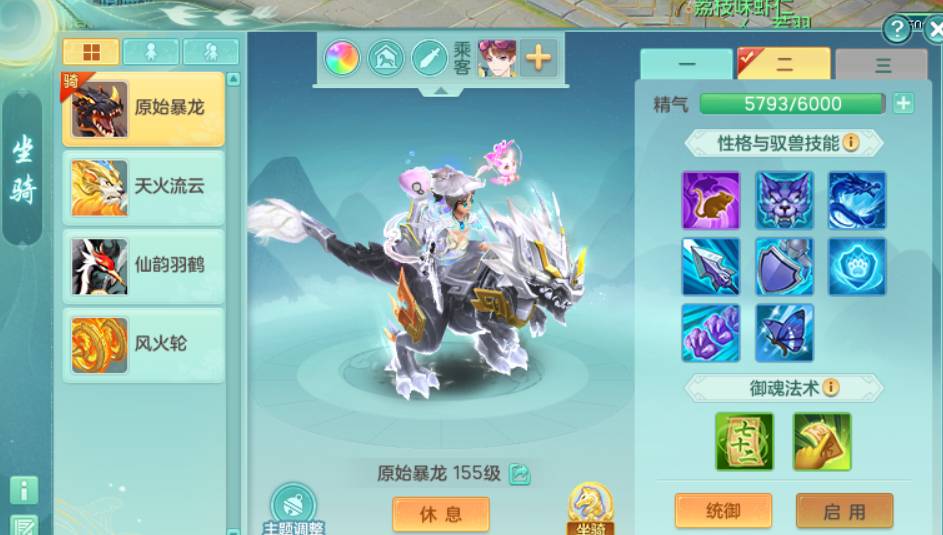Viewport: 943px width, 535px height.
Task: Open the 统御 command button
Action: tap(723, 511)
